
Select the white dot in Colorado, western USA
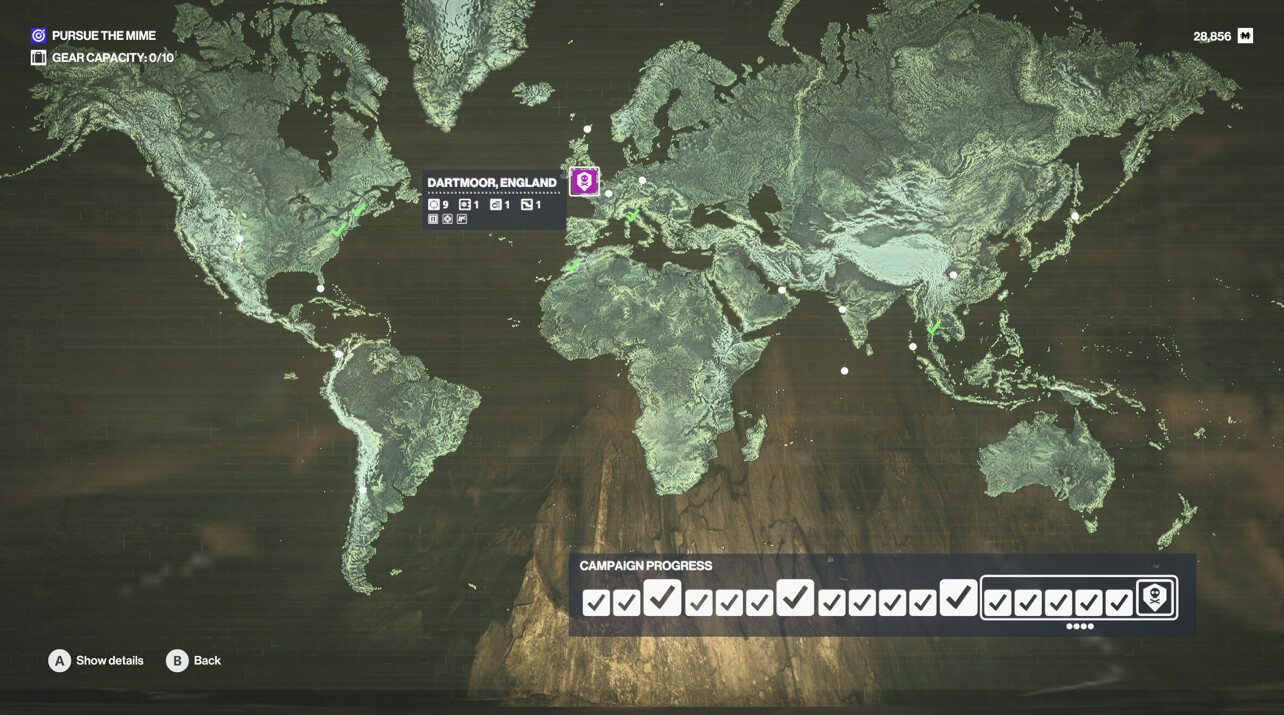(x=240, y=239)
